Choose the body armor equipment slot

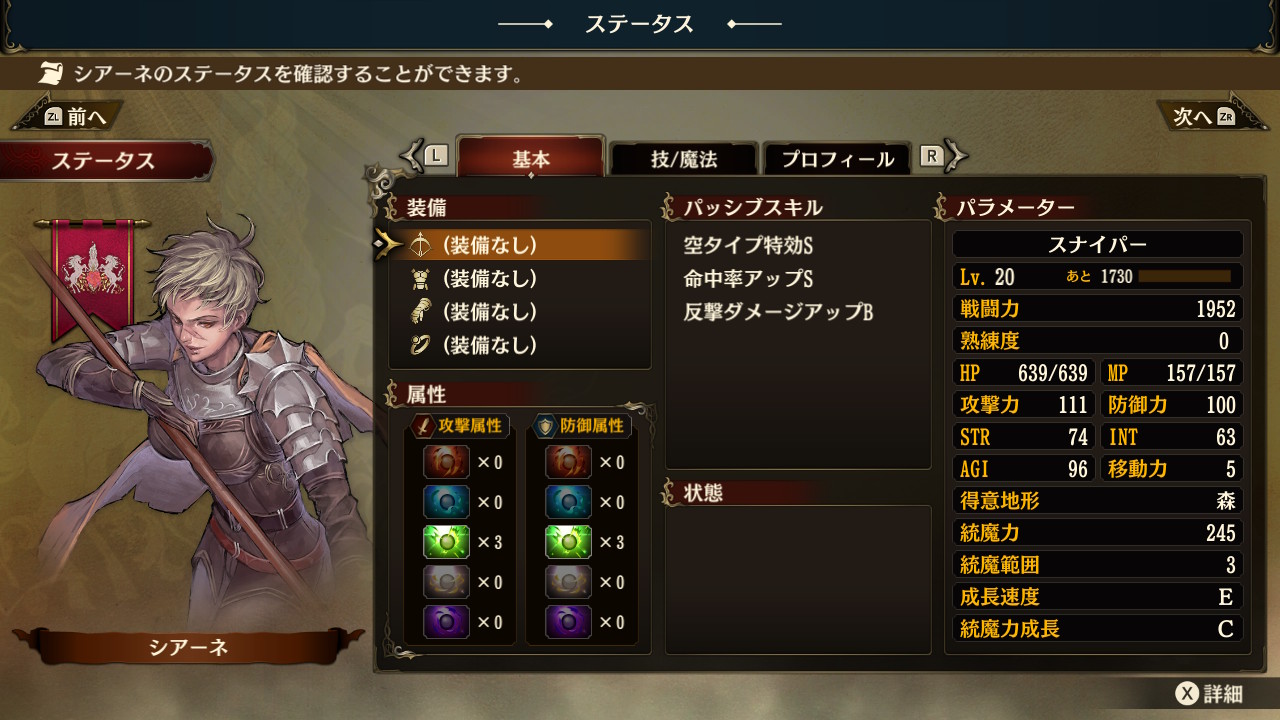point(520,279)
